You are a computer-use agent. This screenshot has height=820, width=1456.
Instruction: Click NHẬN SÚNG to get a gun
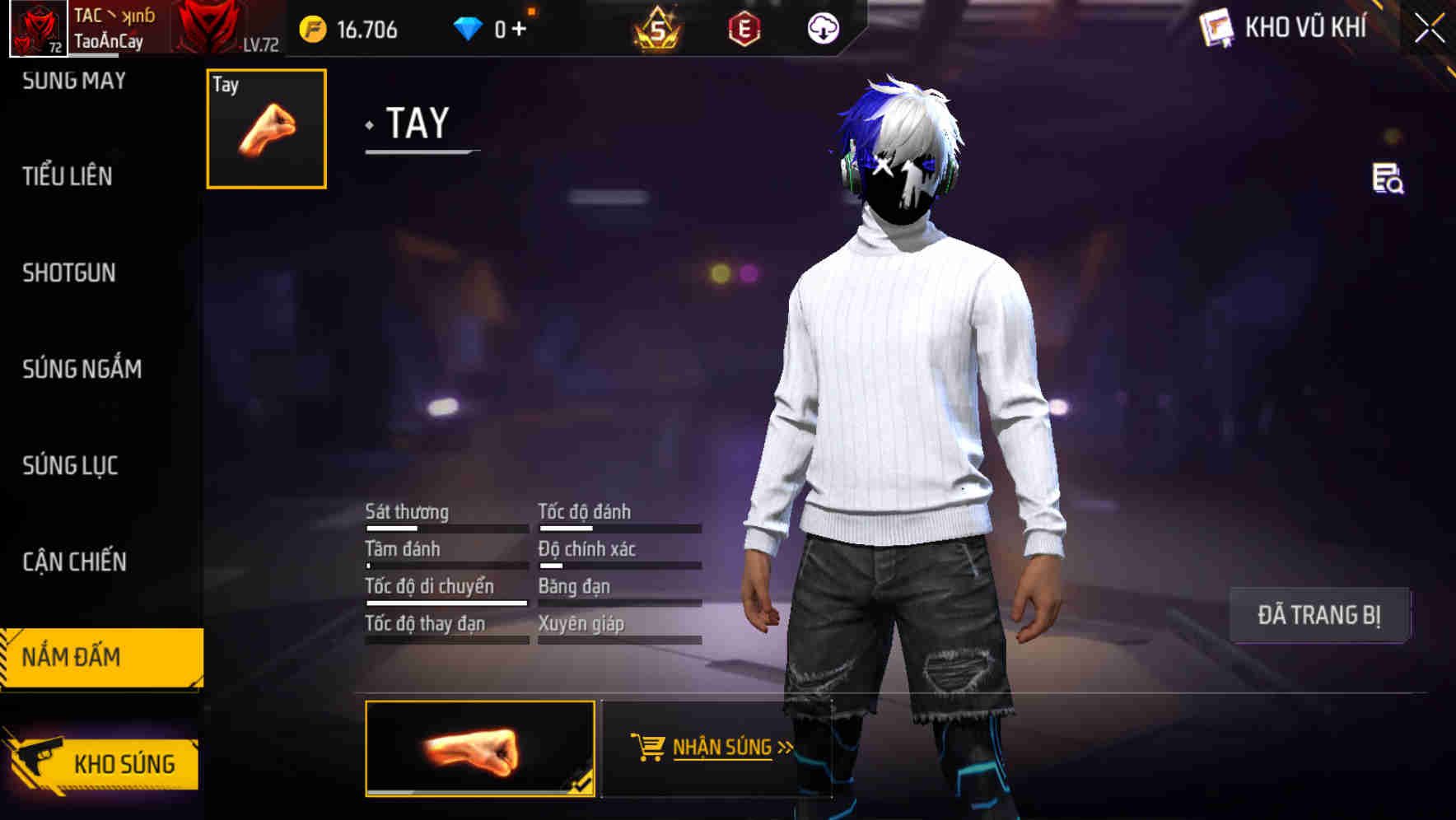725,748
